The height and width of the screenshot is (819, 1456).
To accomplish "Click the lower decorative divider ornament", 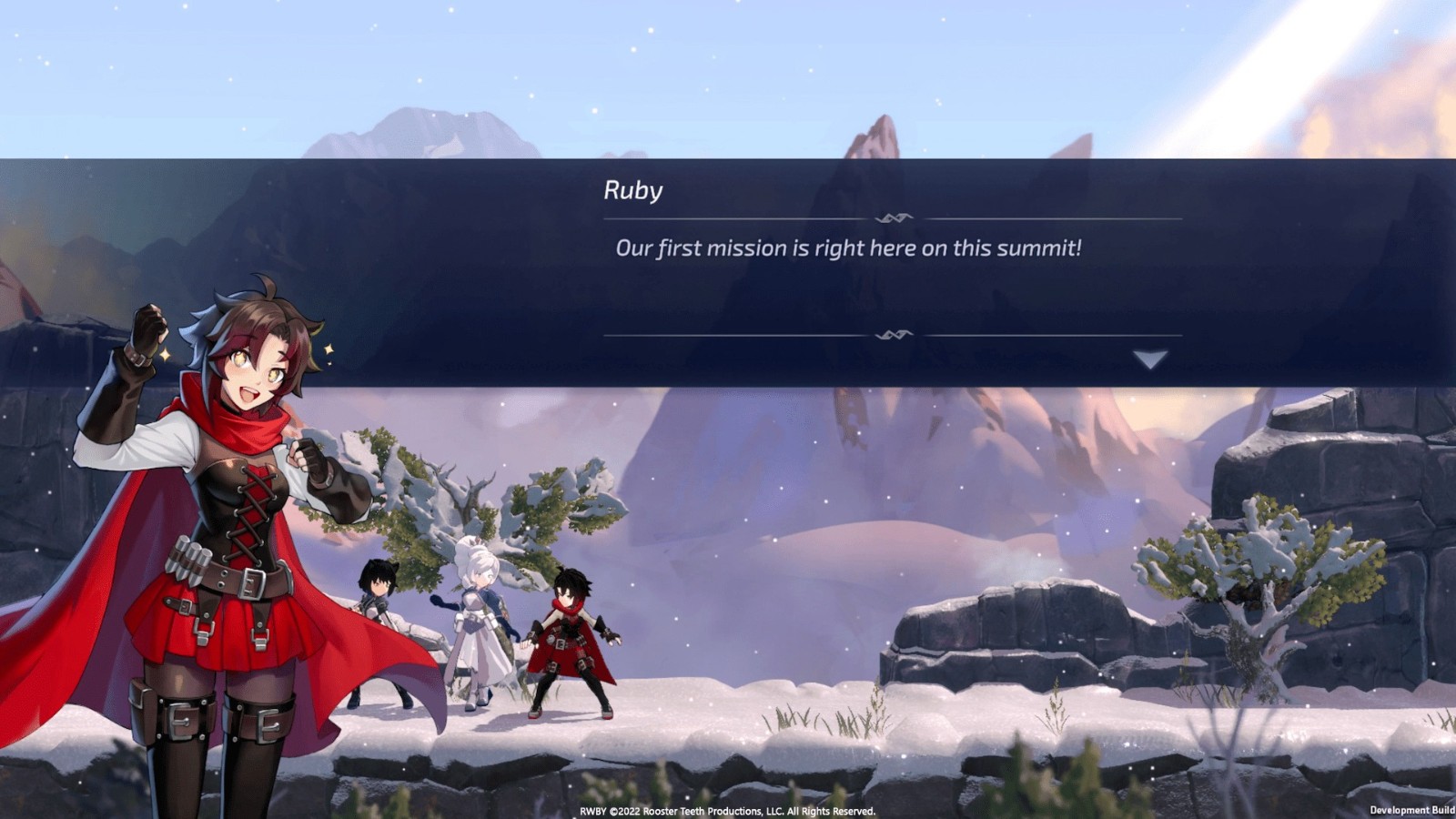I will click(896, 334).
